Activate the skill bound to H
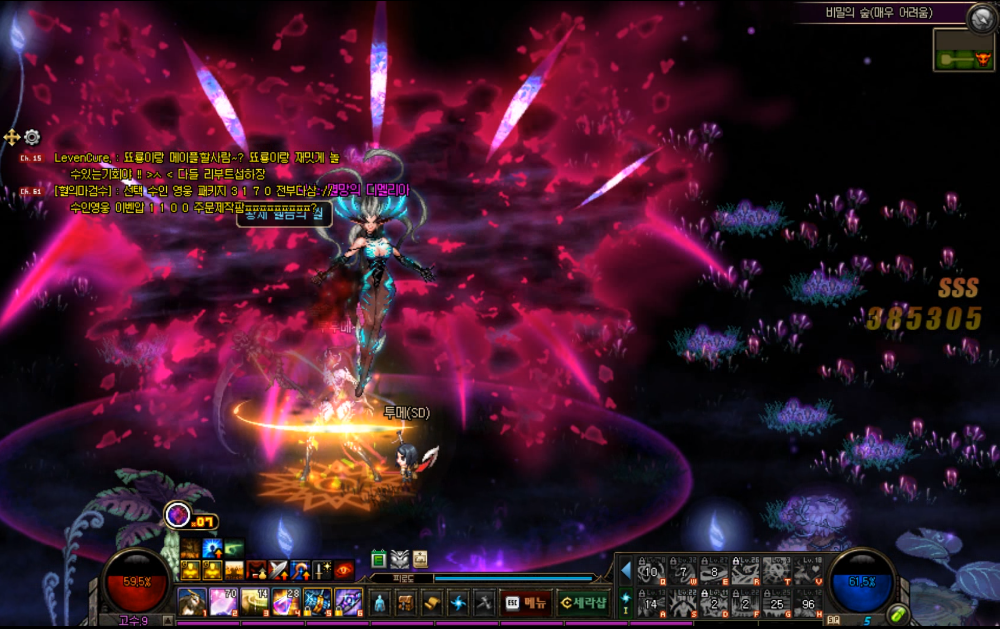This screenshot has width=1000, height=629. 808,602
